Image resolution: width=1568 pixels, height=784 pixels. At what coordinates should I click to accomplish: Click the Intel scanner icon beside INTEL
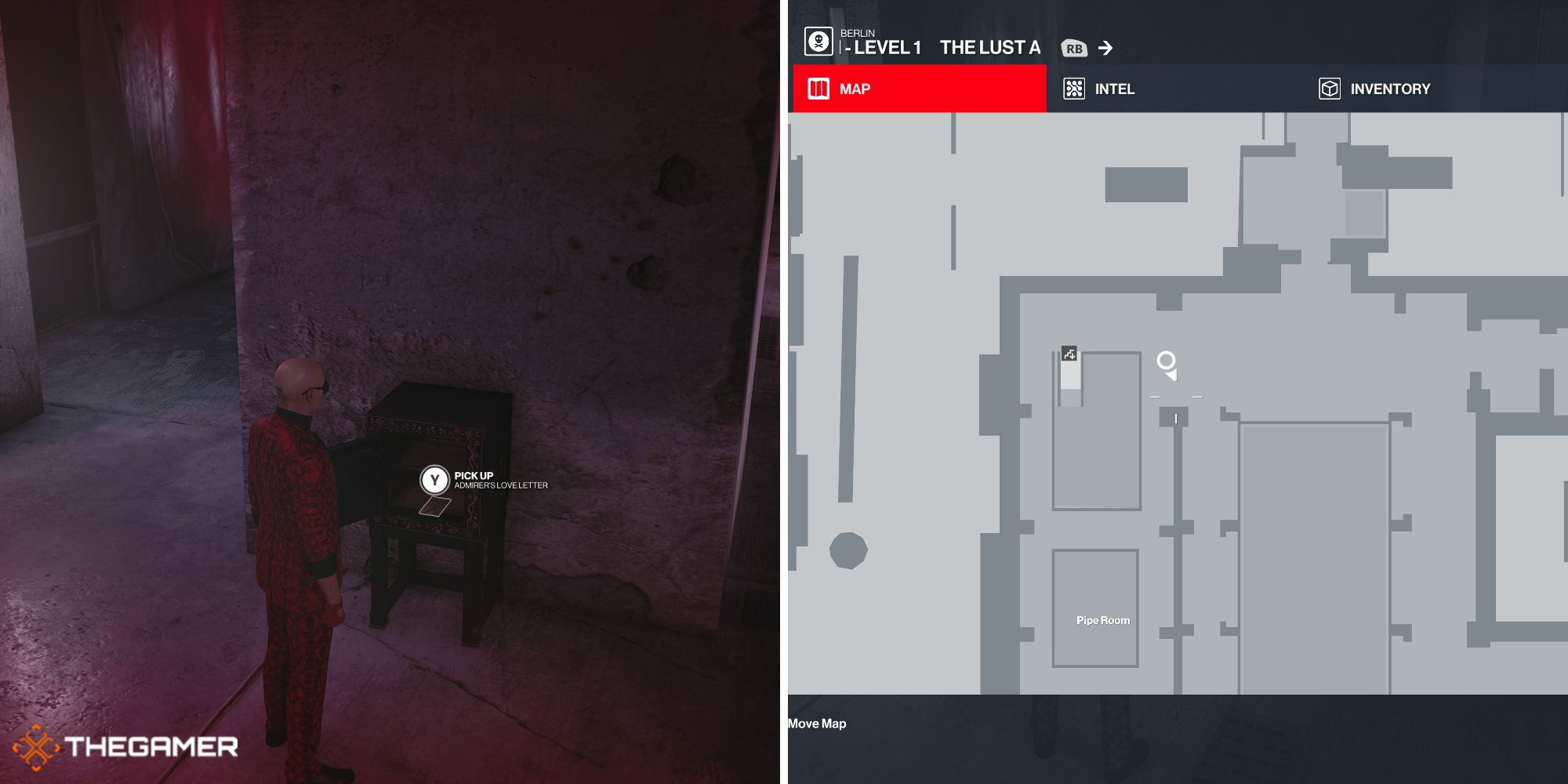1073,89
